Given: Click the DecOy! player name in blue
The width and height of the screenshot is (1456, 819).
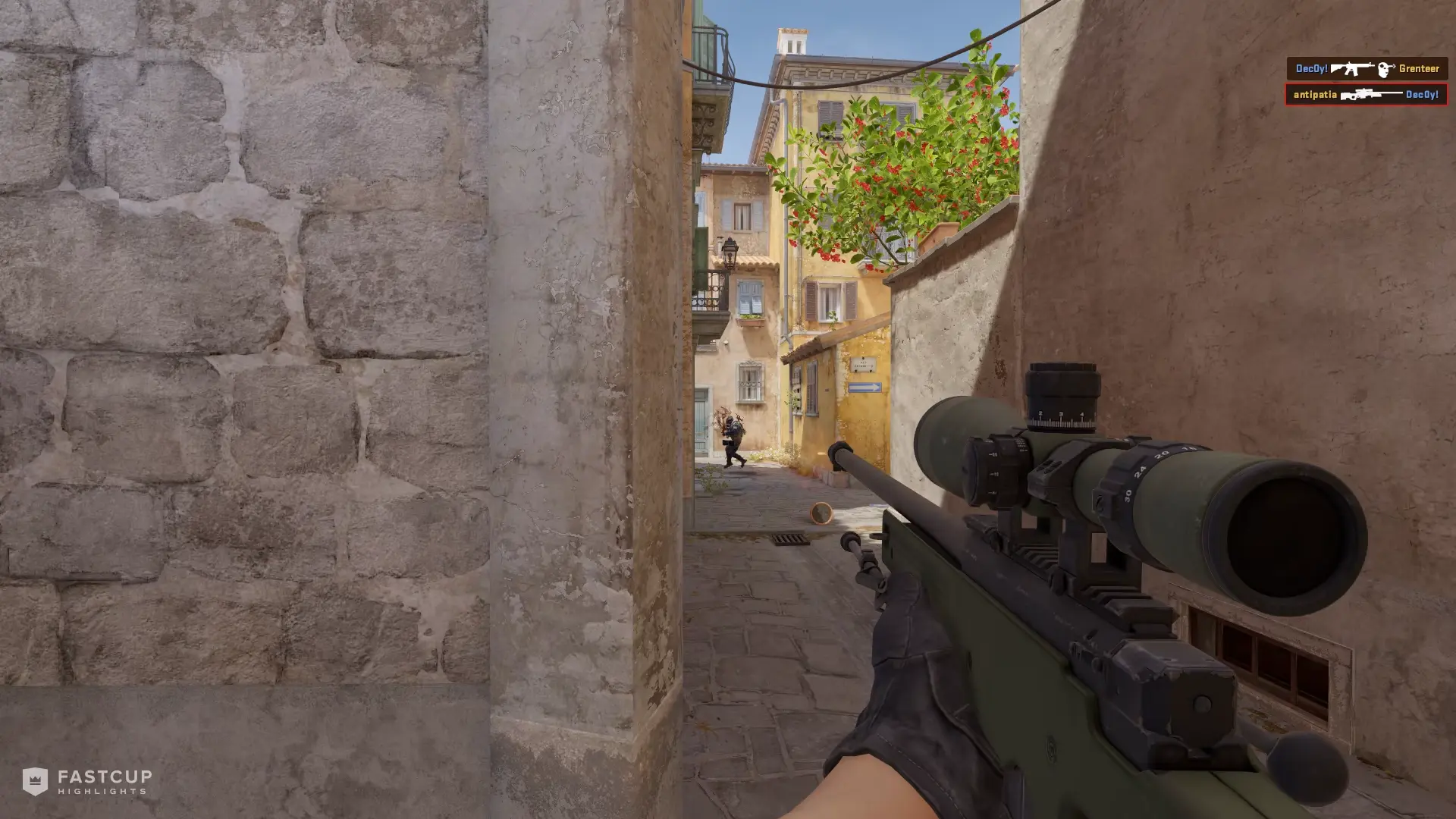Looking at the screenshot, I should 1311,68.
